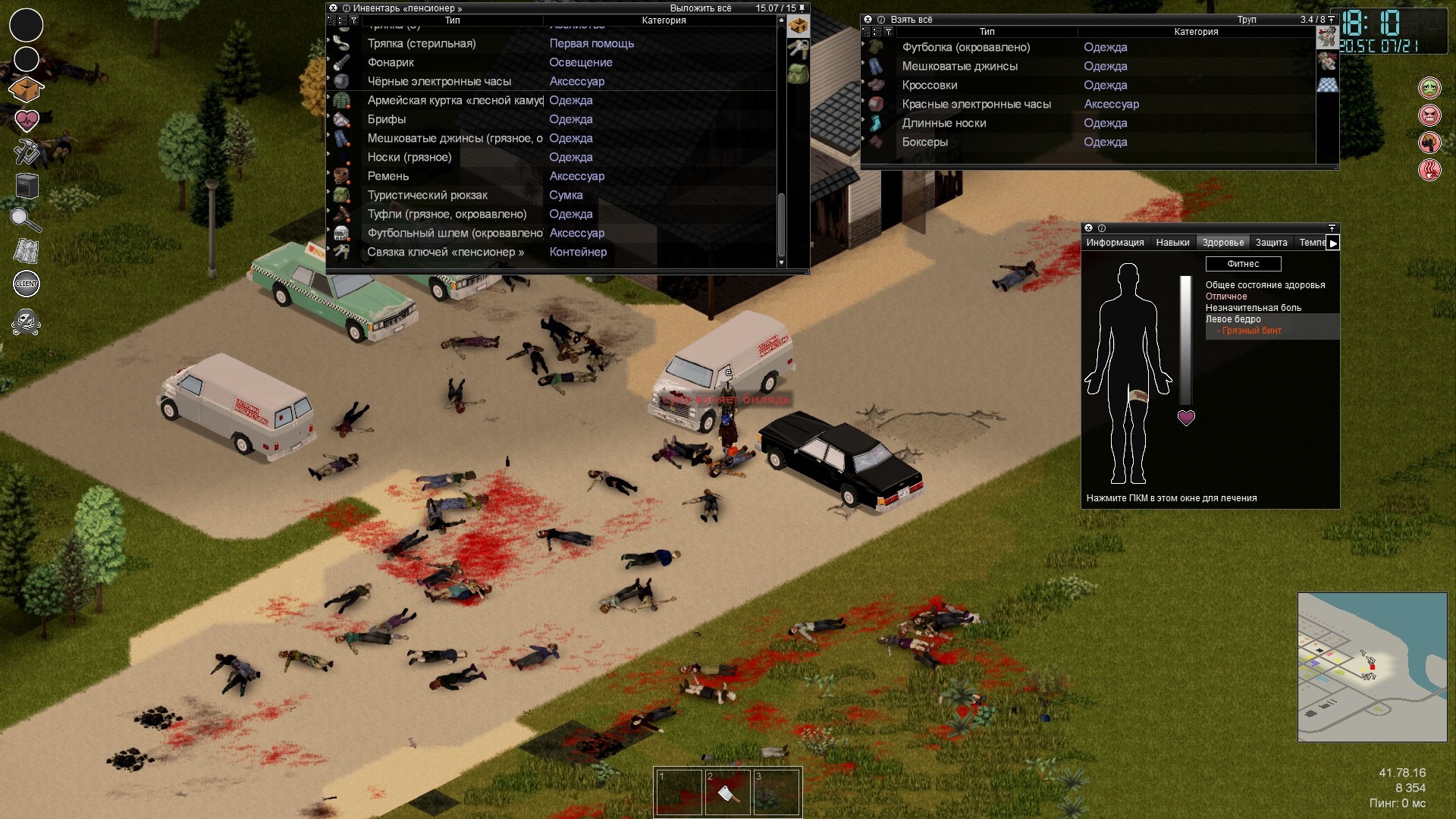Take all with Взять всё
This screenshot has width=1456, height=819.
(911, 20)
